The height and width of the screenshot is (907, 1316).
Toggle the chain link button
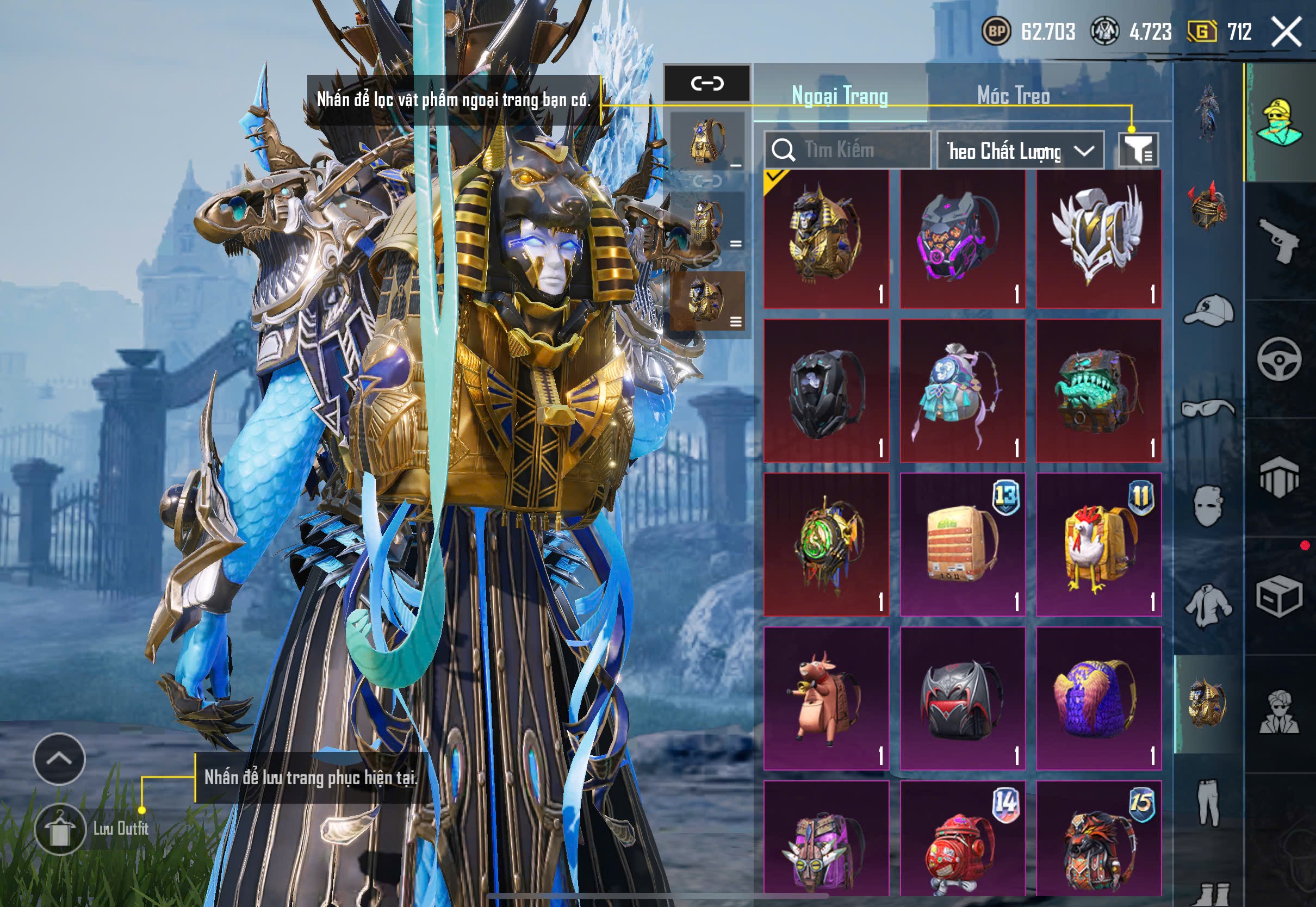[707, 84]
